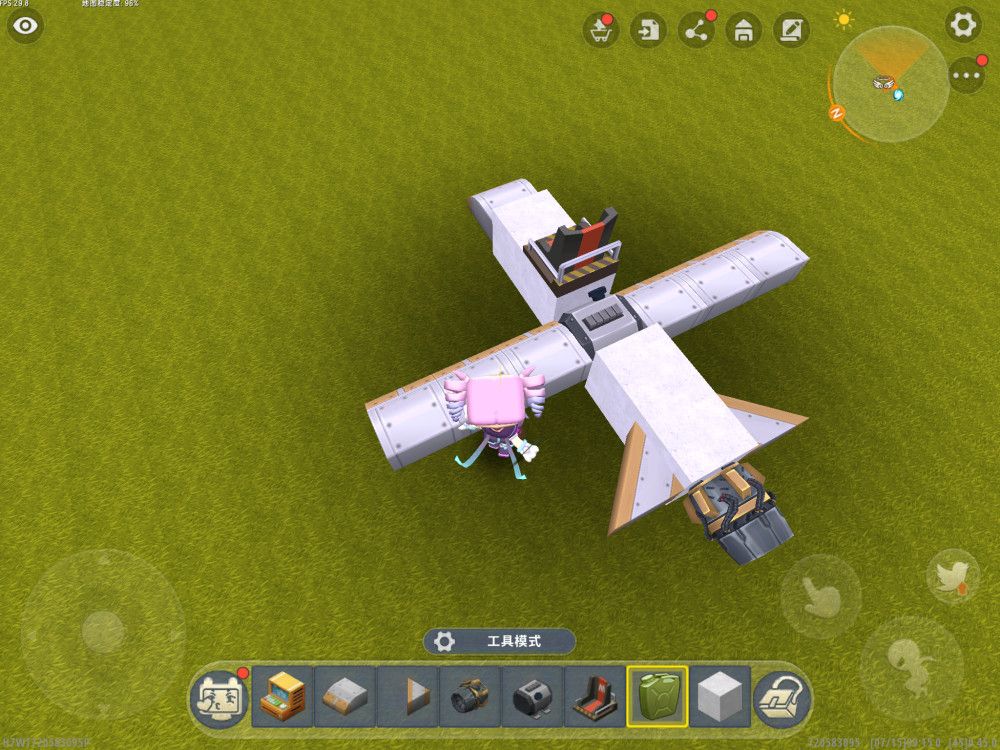The width and height of the screenshot is (1000, 750).
Task: Pick the dark engine block slot
Action: coord(532,696)
